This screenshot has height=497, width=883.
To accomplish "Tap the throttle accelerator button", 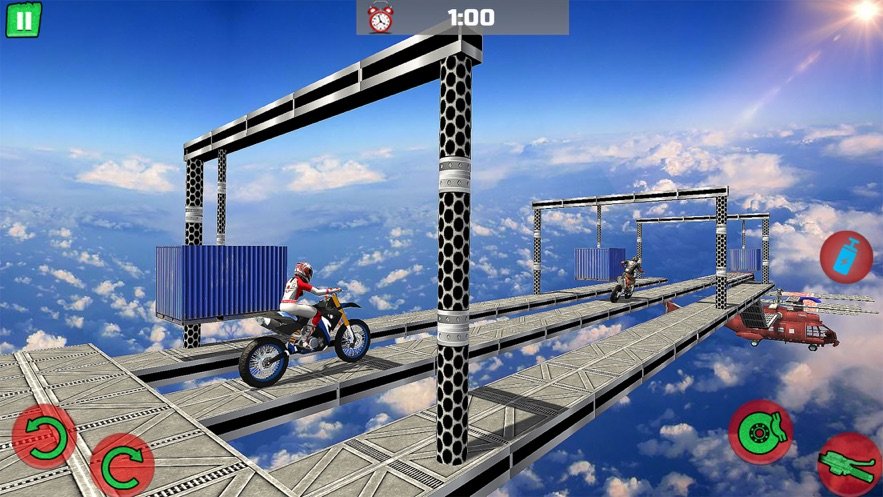I will coord(849,465).
